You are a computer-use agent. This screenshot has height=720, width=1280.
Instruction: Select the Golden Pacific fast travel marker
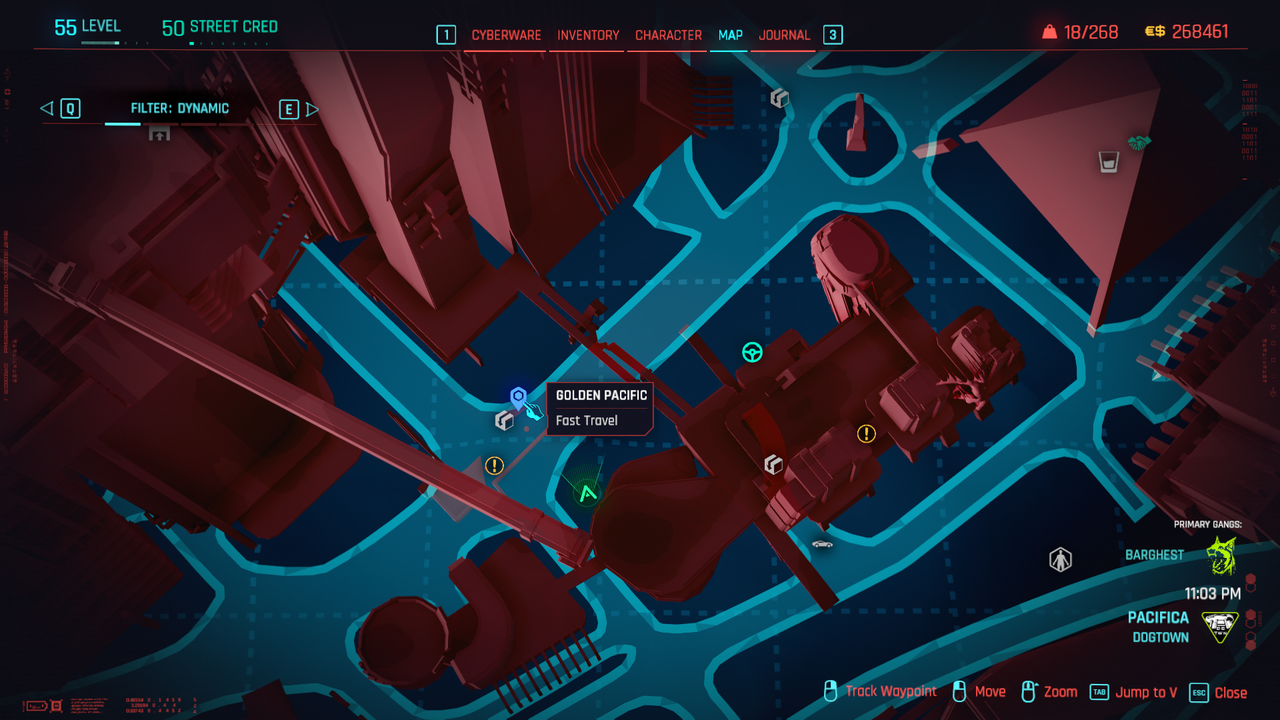518,398
